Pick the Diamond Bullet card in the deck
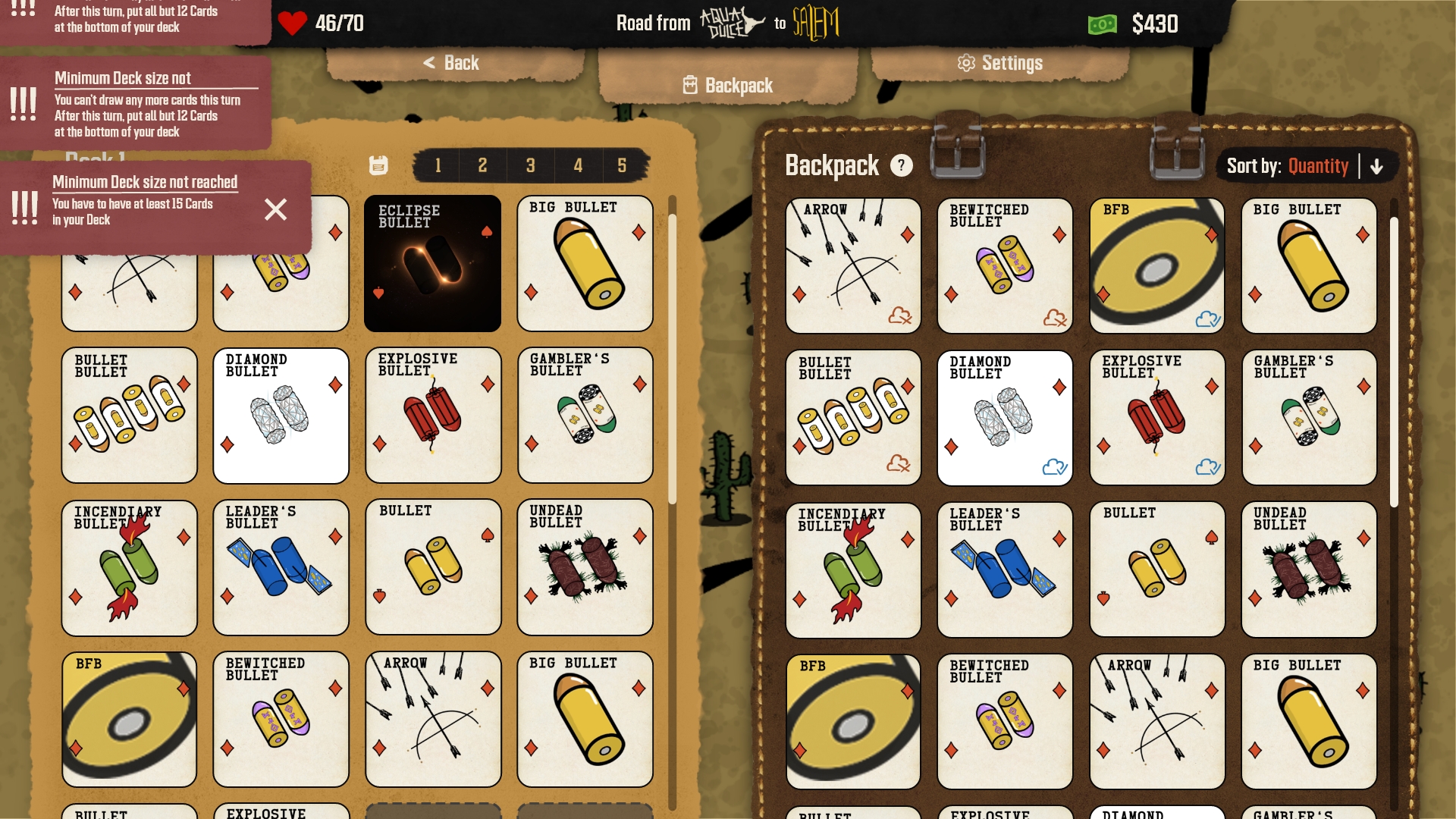 point(281,415)
